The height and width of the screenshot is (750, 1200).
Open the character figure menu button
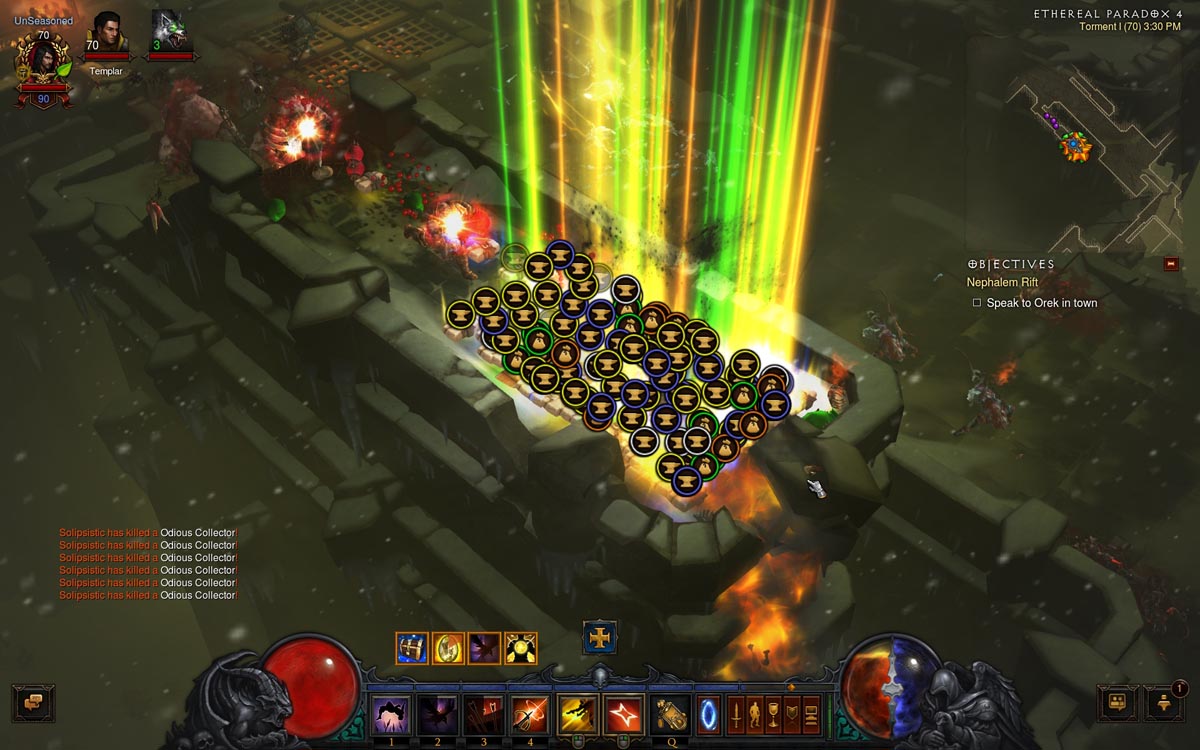click(x=754, y=714)
